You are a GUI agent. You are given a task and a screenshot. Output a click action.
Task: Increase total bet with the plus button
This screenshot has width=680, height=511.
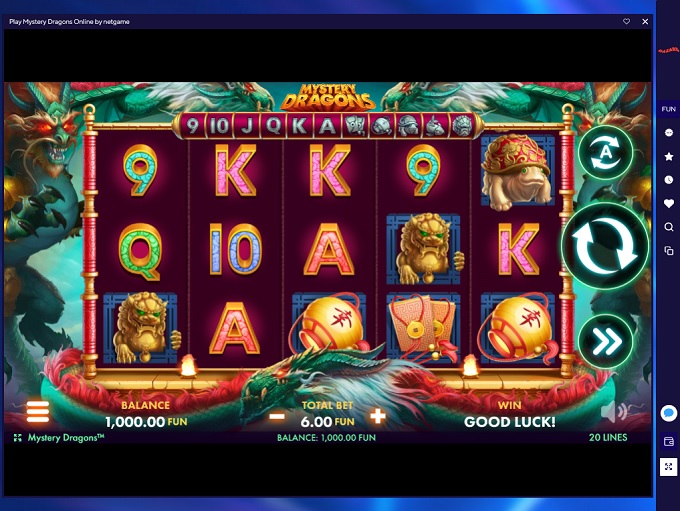tap(377, 416)
